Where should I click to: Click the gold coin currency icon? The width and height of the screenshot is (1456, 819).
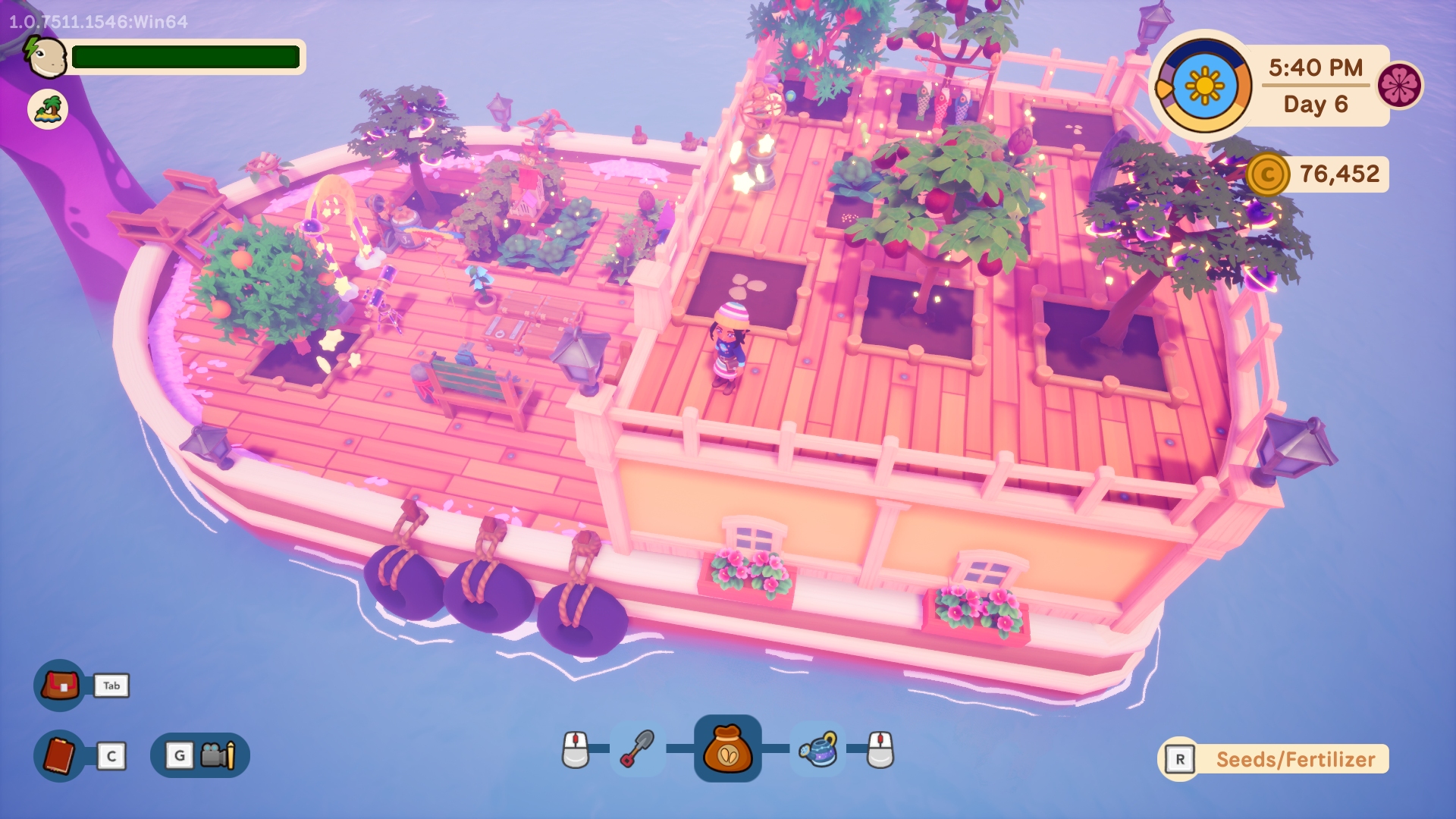1267,174
